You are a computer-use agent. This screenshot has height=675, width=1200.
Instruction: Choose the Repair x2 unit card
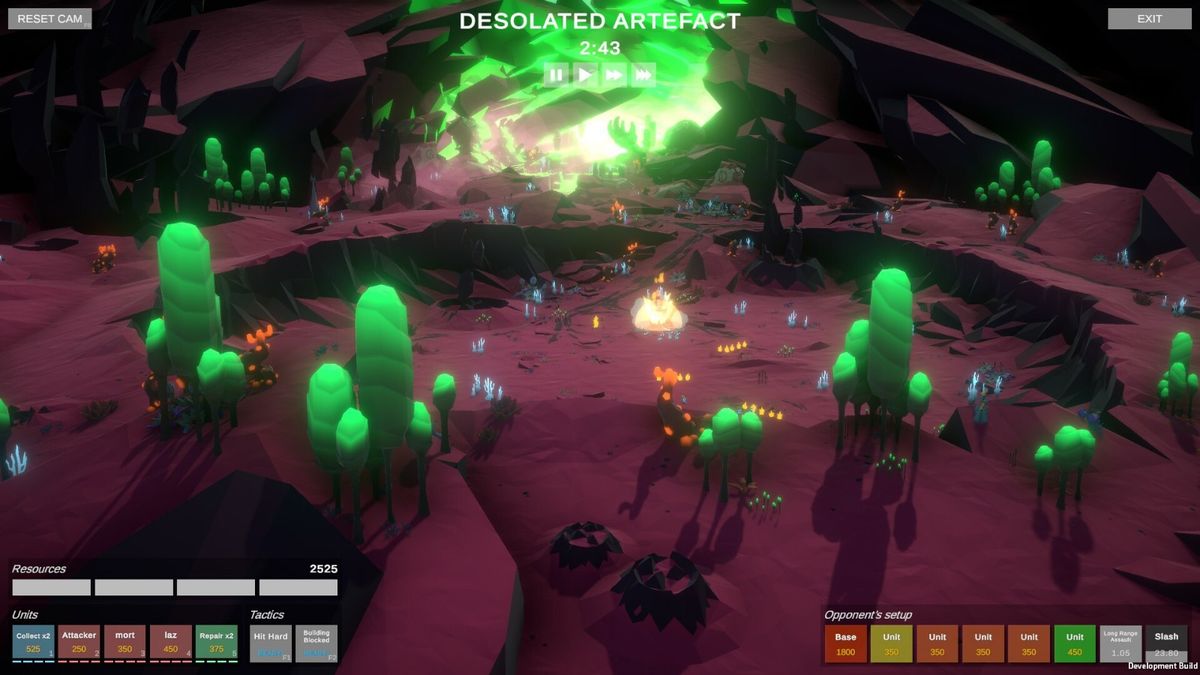[x=216, y=643]
